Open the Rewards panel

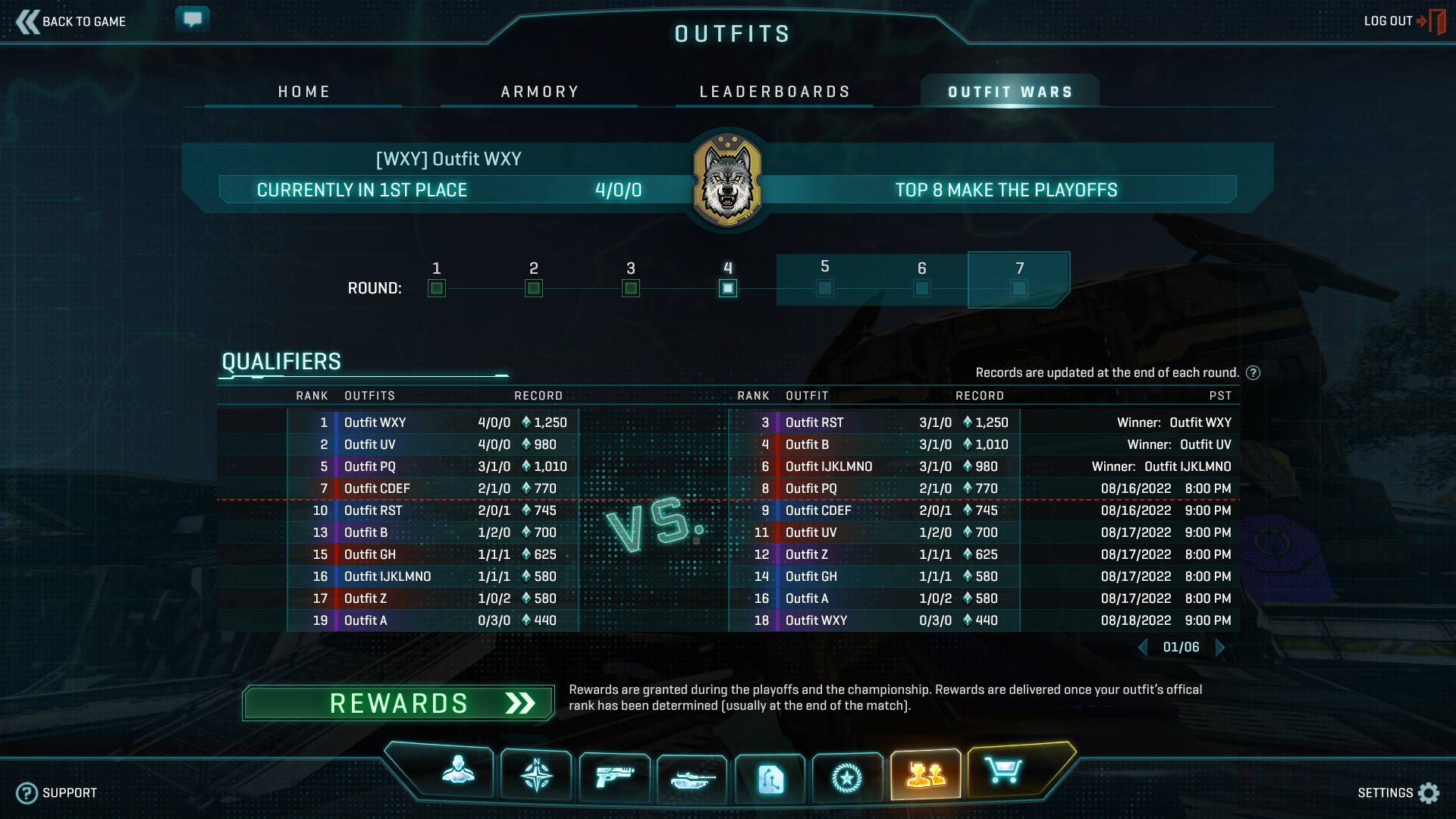pyautogui.click(x=399, y=703)
